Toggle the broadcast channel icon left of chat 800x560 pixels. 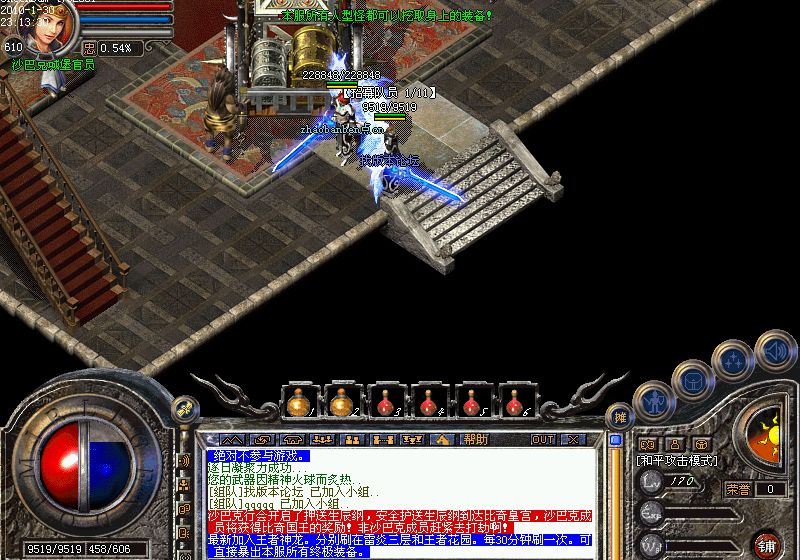(x=184, y=460)
